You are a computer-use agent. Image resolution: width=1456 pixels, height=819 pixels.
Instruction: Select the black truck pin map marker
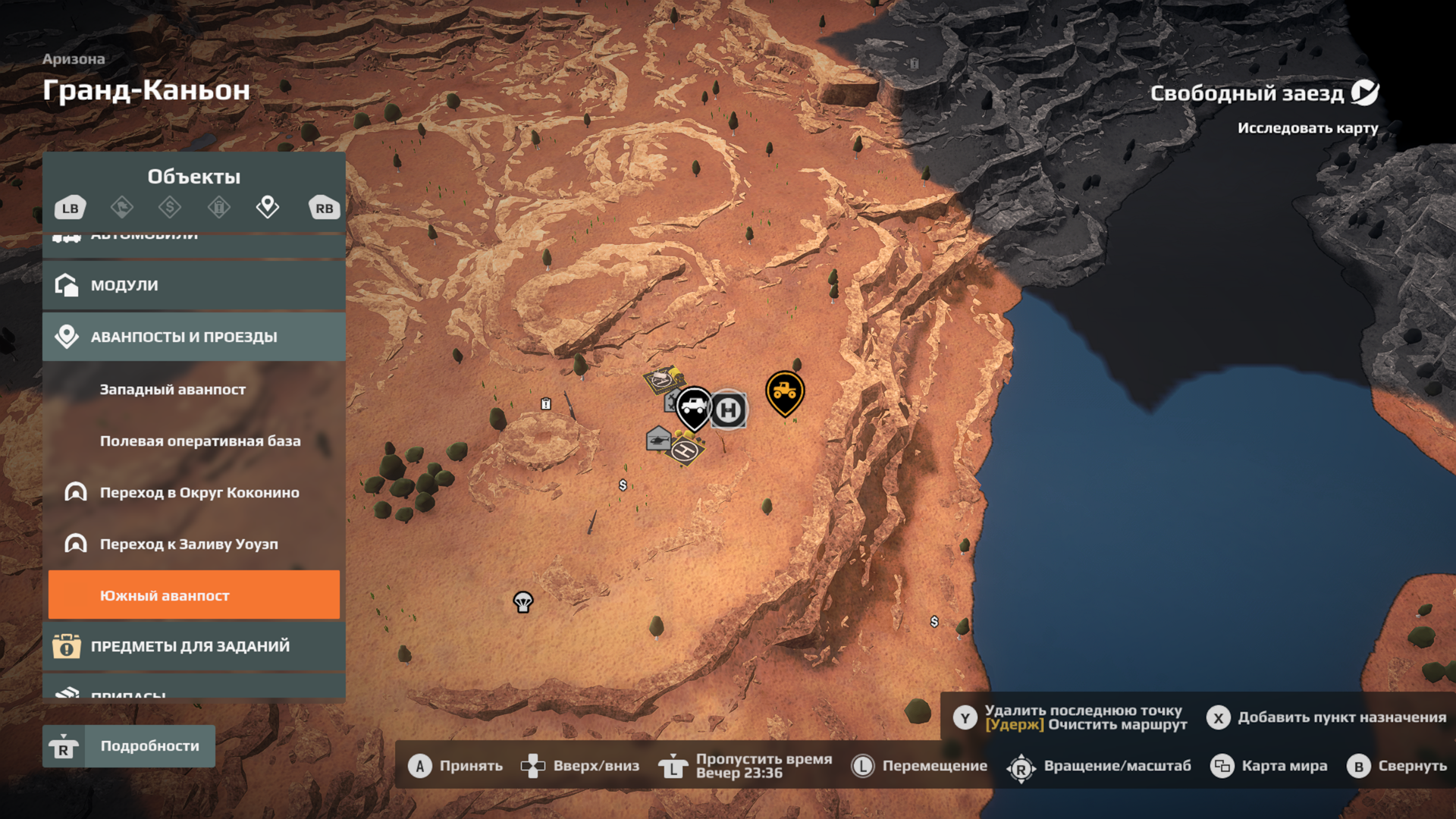pyautogui.click(x=693, y=407)
